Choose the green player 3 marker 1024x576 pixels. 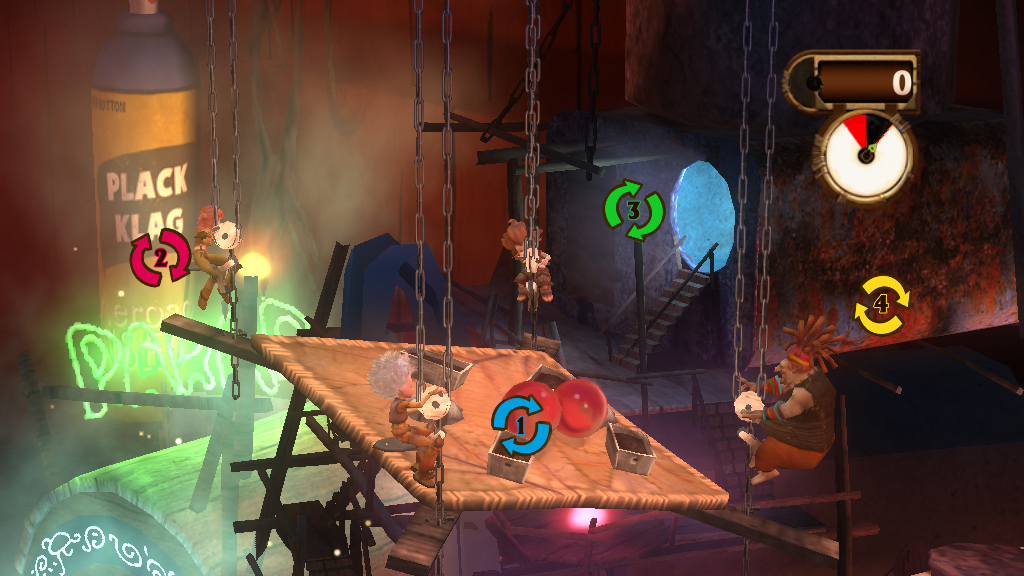(x=634, y=210)
